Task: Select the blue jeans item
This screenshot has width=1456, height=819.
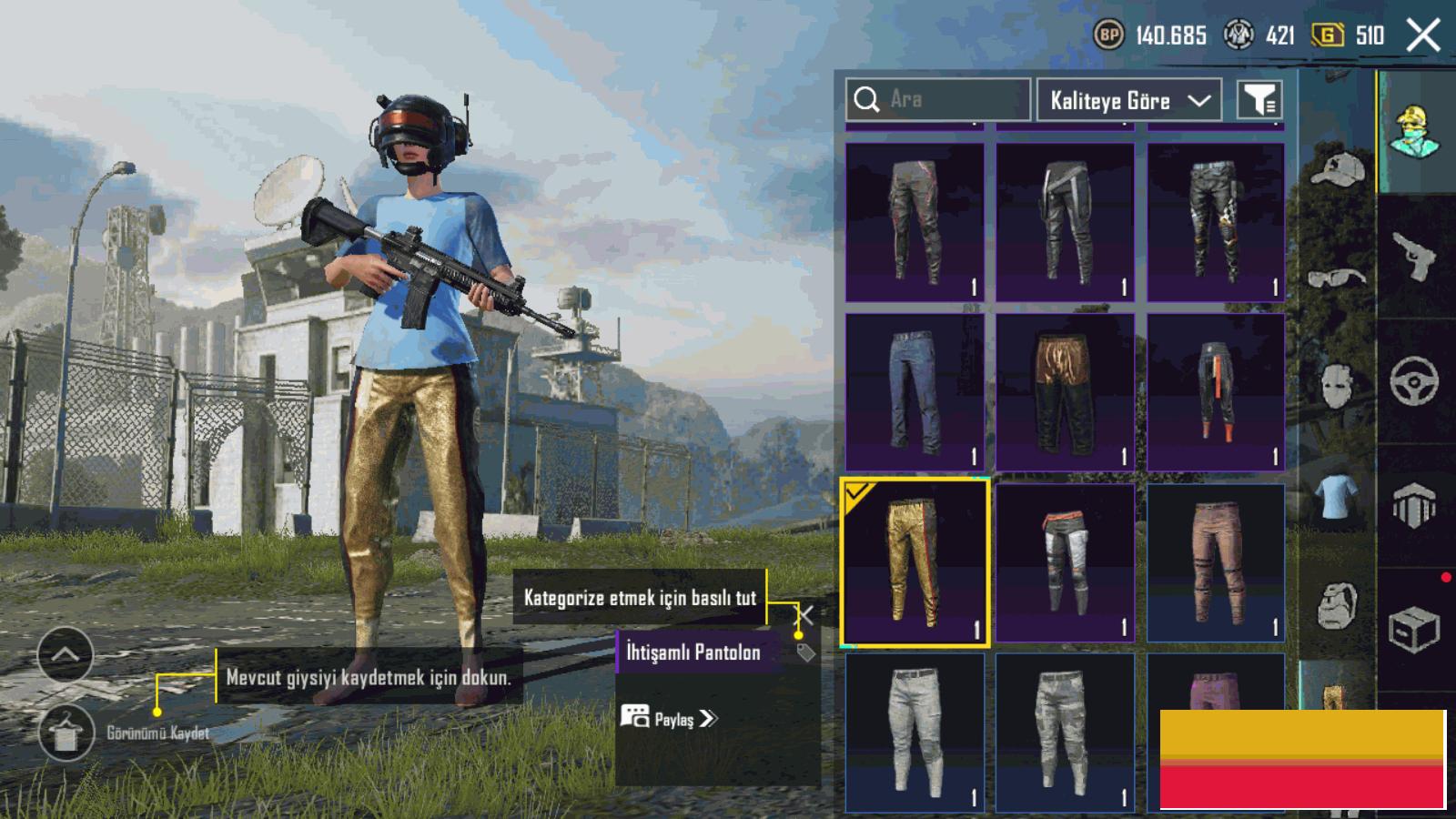Action: [915, 392]
